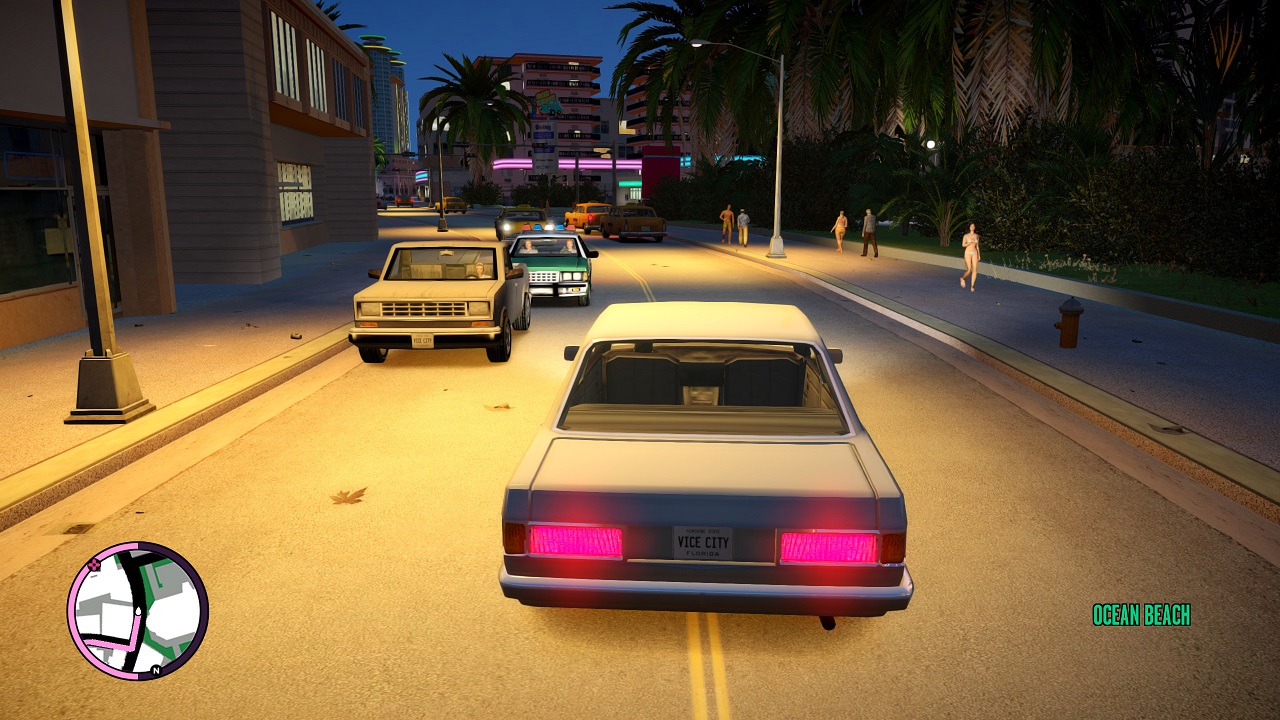Click the N compass indicator on the radar

(x=156, y=669)
